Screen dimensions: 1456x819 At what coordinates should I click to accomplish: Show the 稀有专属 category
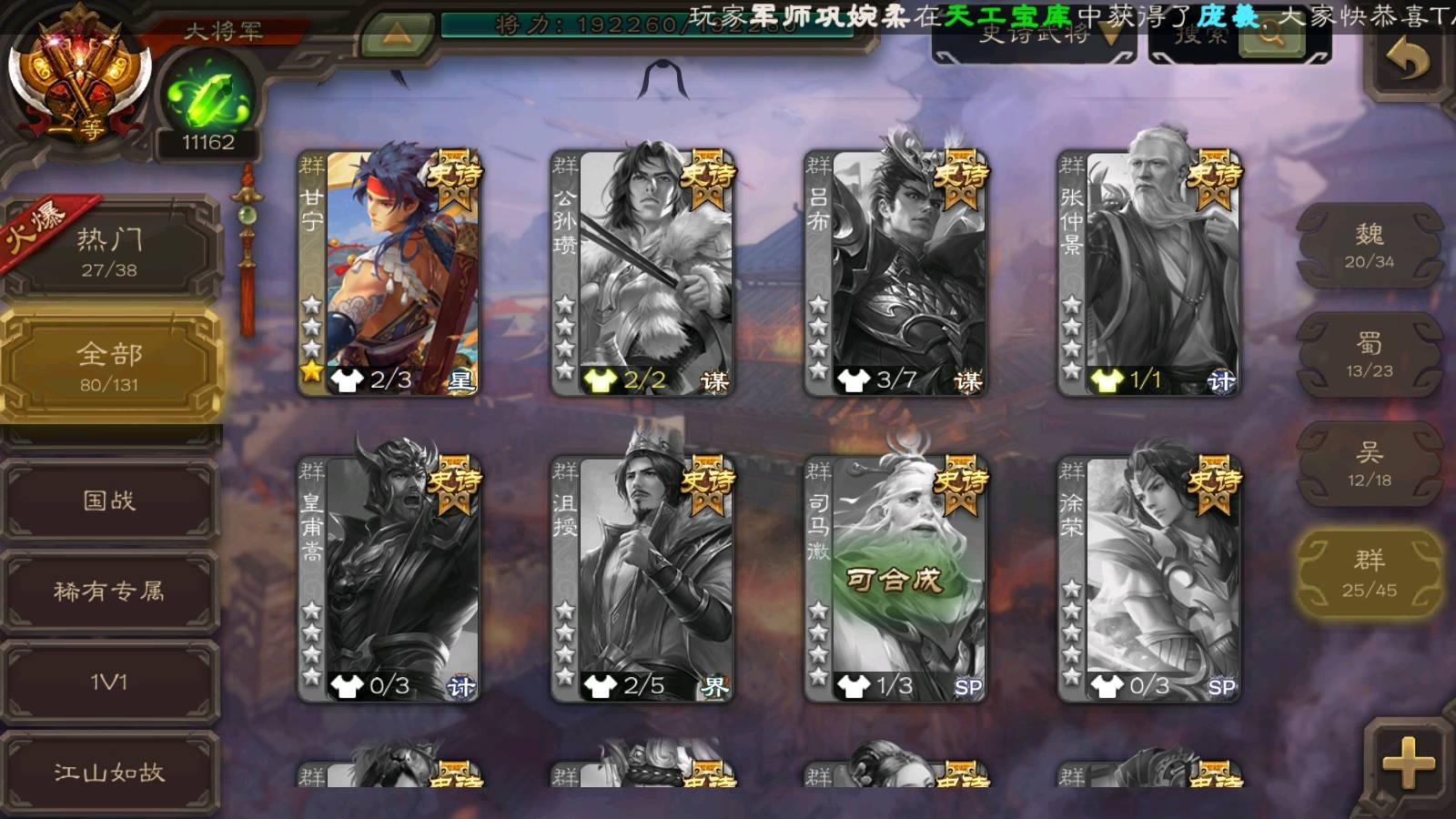[x=109, y=591]
